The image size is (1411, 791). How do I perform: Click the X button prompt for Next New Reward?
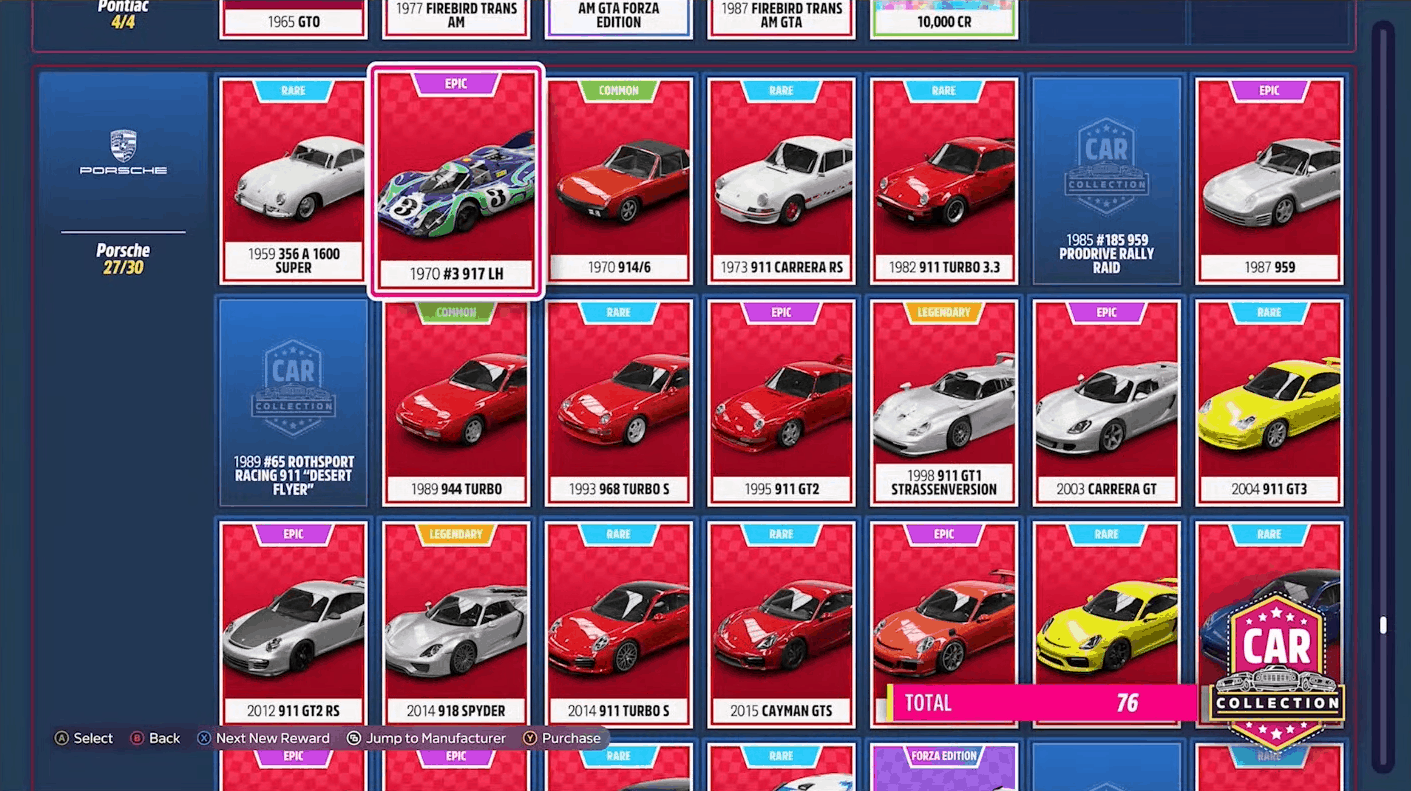204,738
